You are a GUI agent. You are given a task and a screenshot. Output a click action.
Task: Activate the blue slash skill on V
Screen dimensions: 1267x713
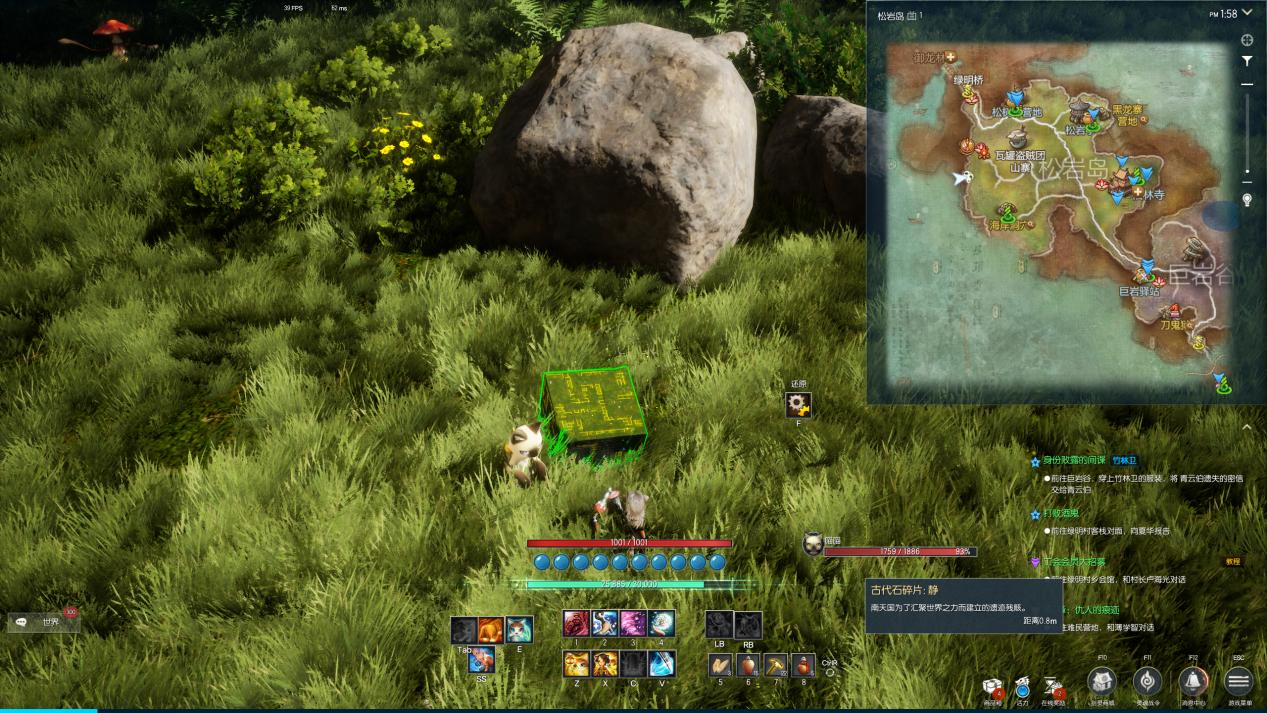click(x=661, y=663)
